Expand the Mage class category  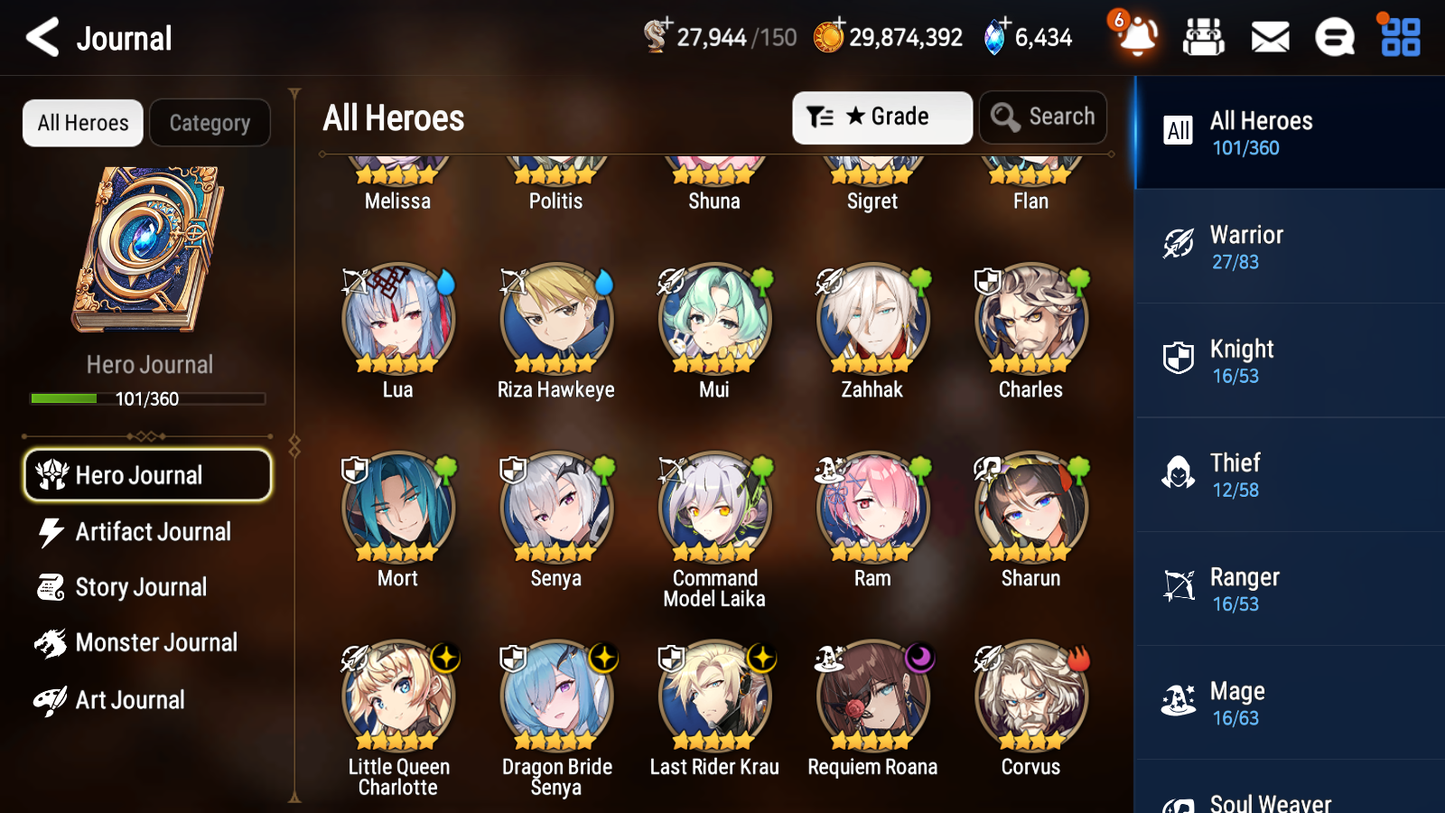pos(1289,701)
